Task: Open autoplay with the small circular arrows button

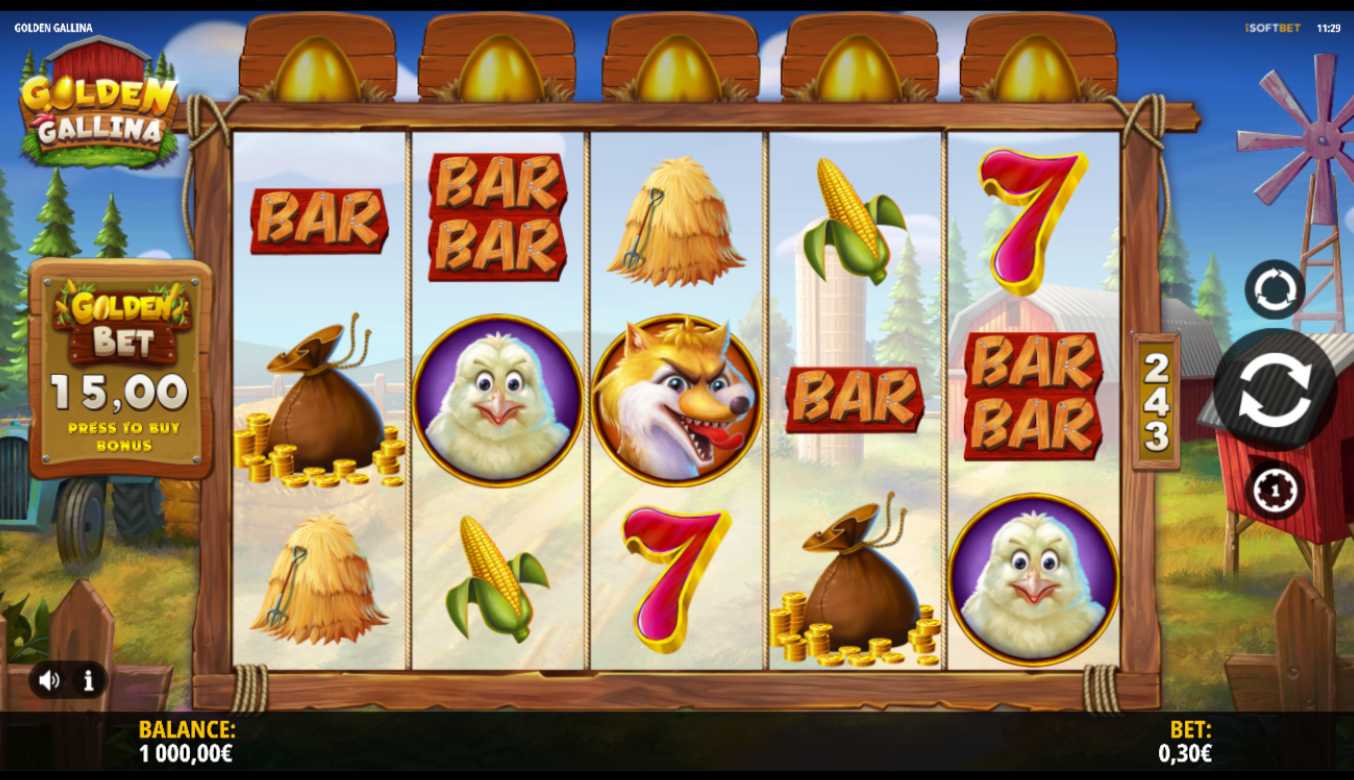Action: (1274, 289)
